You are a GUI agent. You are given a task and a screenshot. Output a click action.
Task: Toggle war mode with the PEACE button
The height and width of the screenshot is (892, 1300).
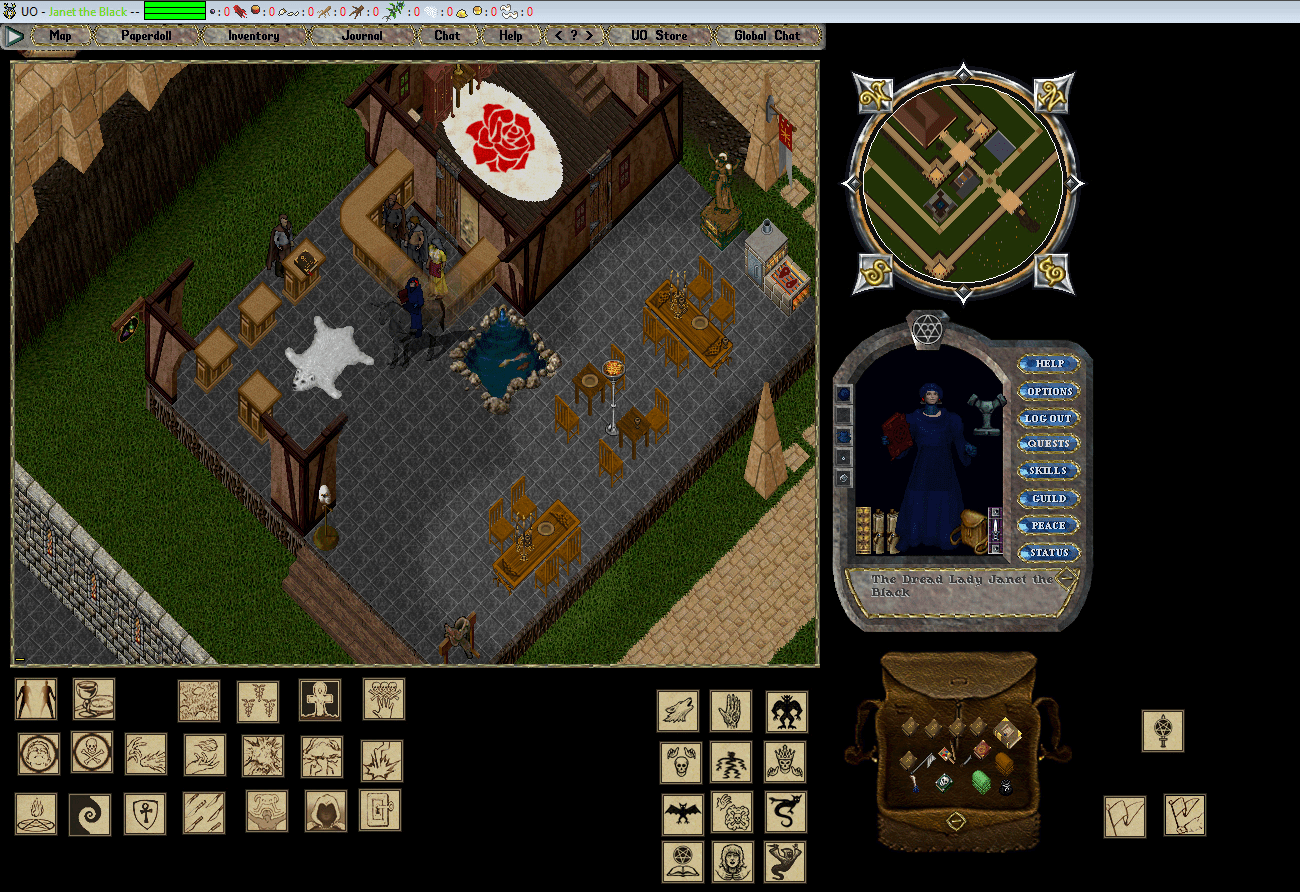click(1047, 525)
